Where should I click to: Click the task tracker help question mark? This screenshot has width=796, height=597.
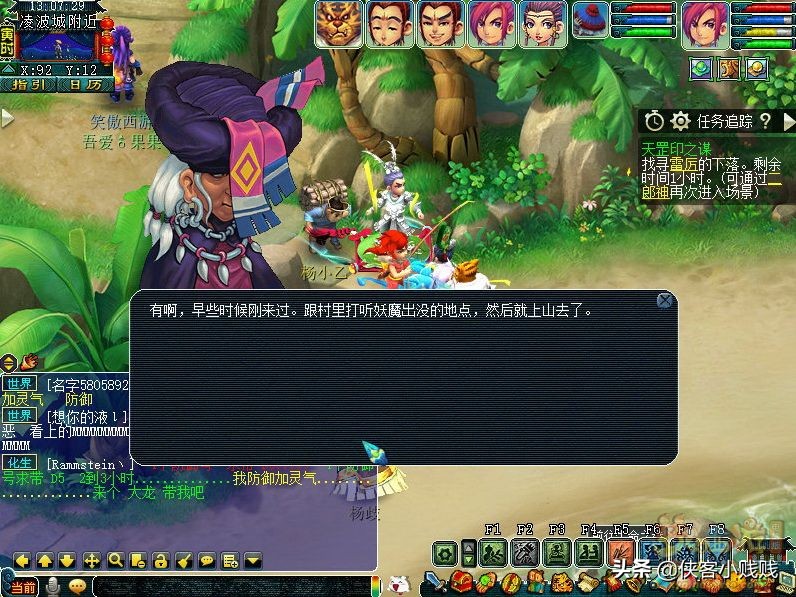tap(766, 121)
